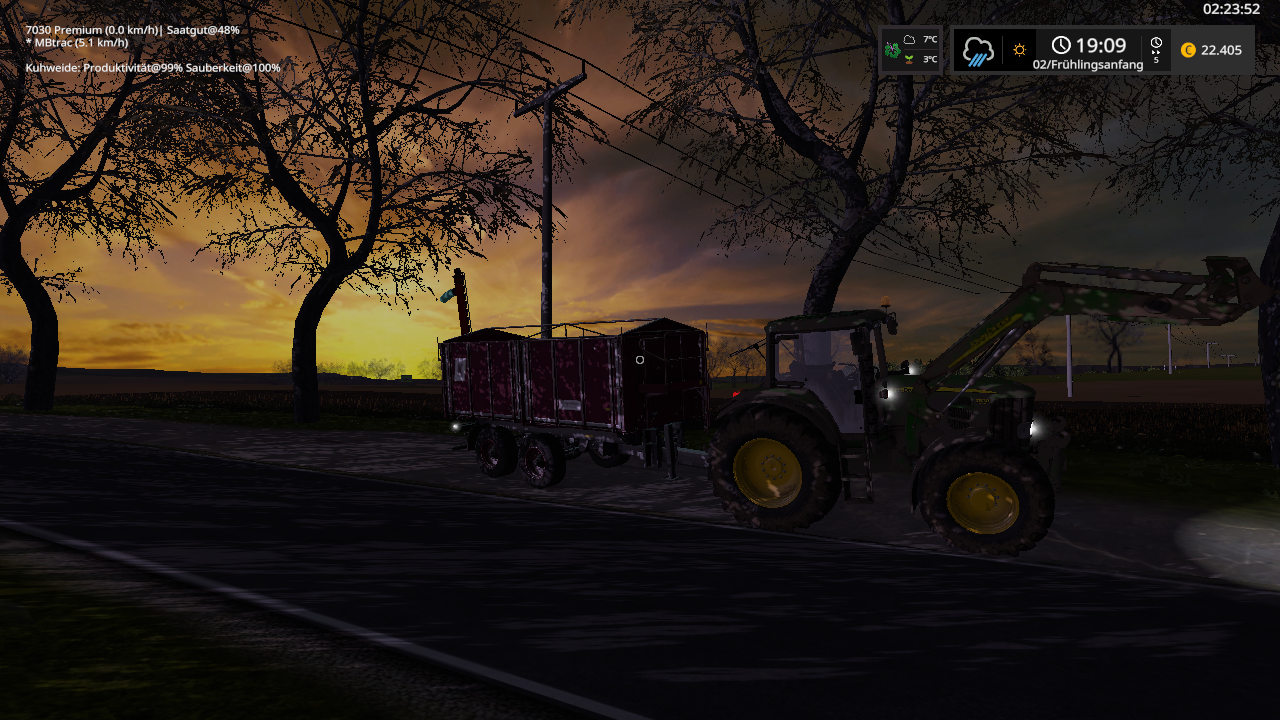Screen dimensions: 1280x720
Task: Click the rain cloud weather icon
Action: click(977, 50)
